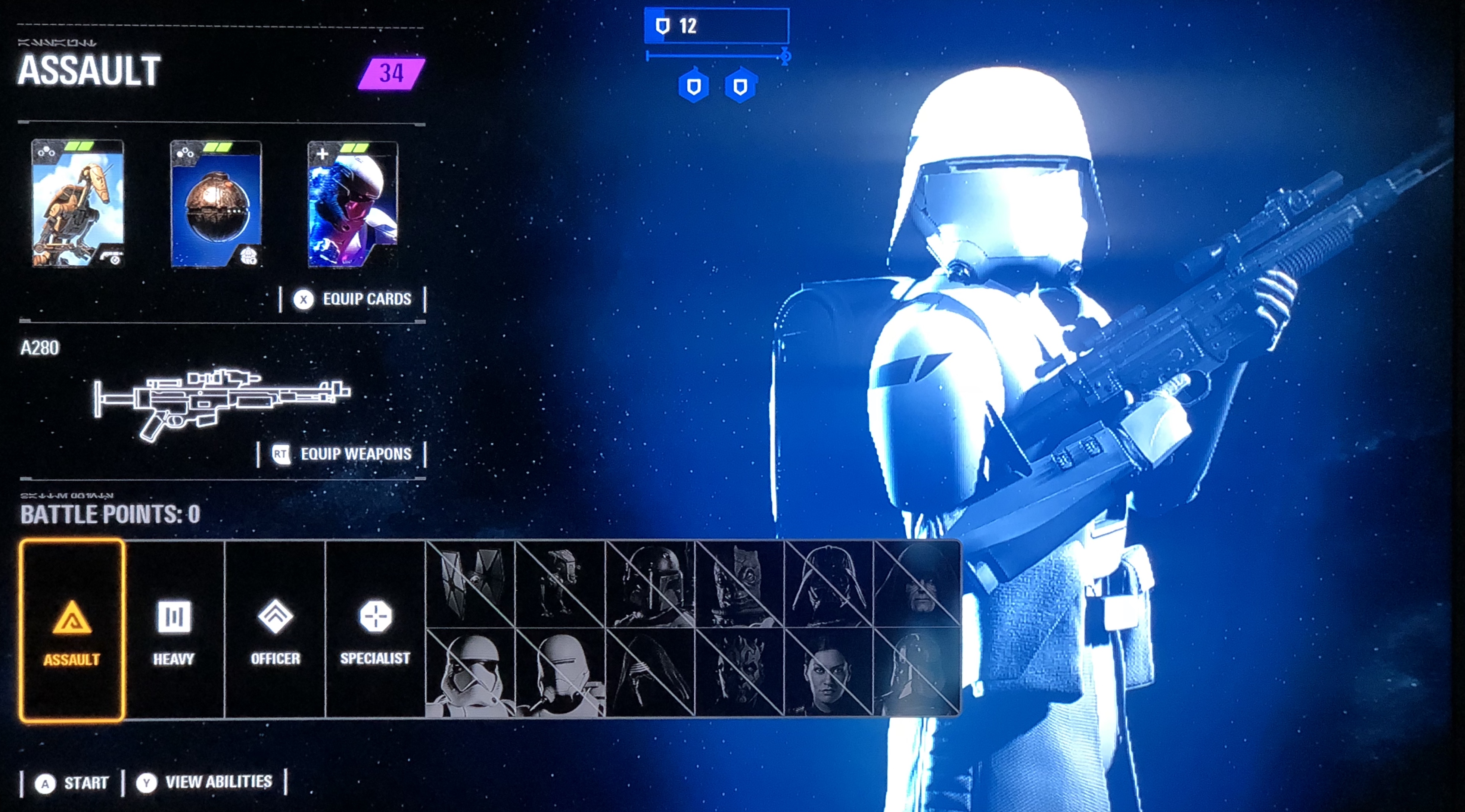This screenshot has width=1465, height=812.
Task: Click the A280 blaster rifle outline
Action: click(222, 401)
